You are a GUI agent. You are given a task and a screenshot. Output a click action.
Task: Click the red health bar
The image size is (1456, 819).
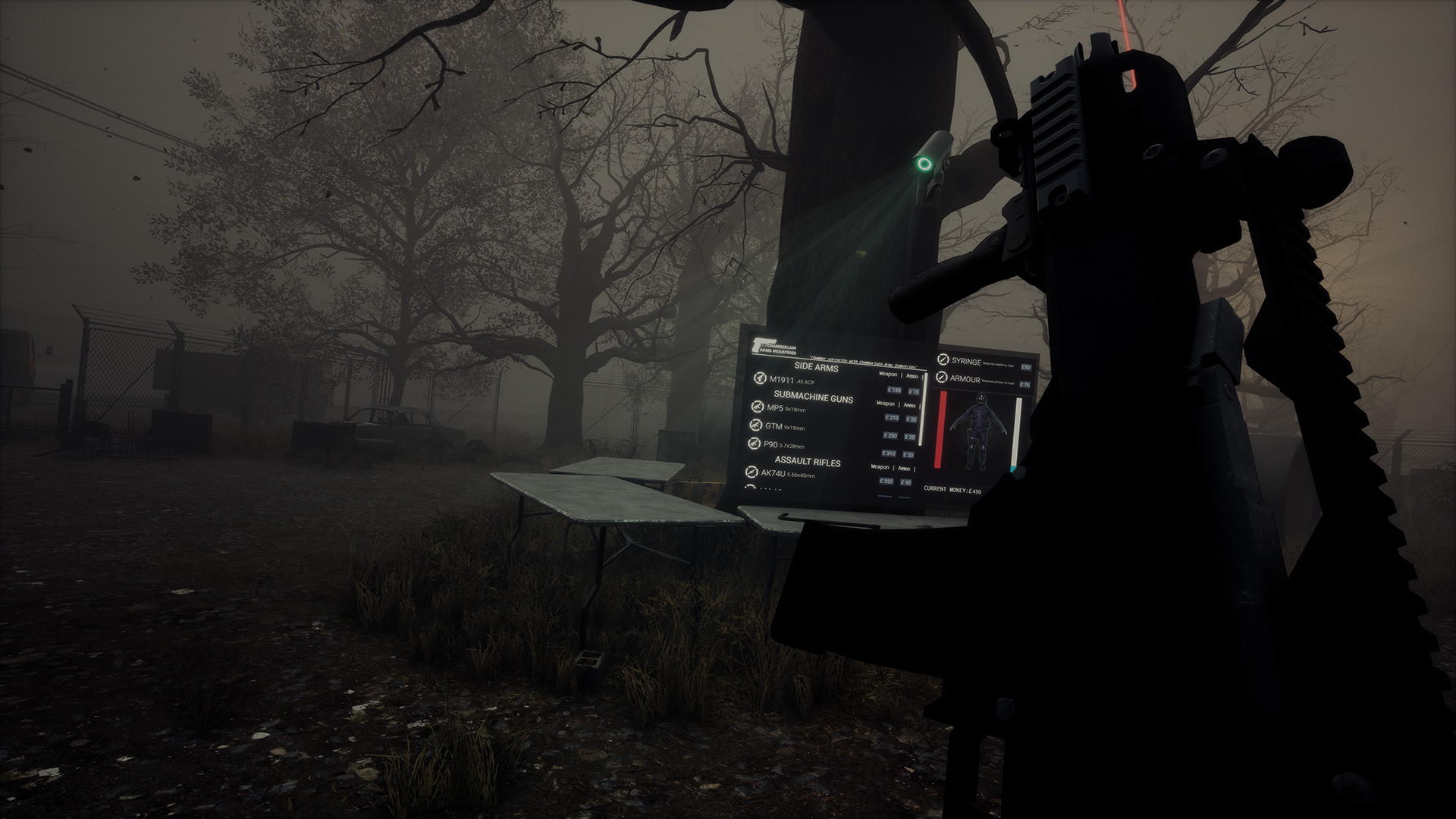[x=940, y=428]
